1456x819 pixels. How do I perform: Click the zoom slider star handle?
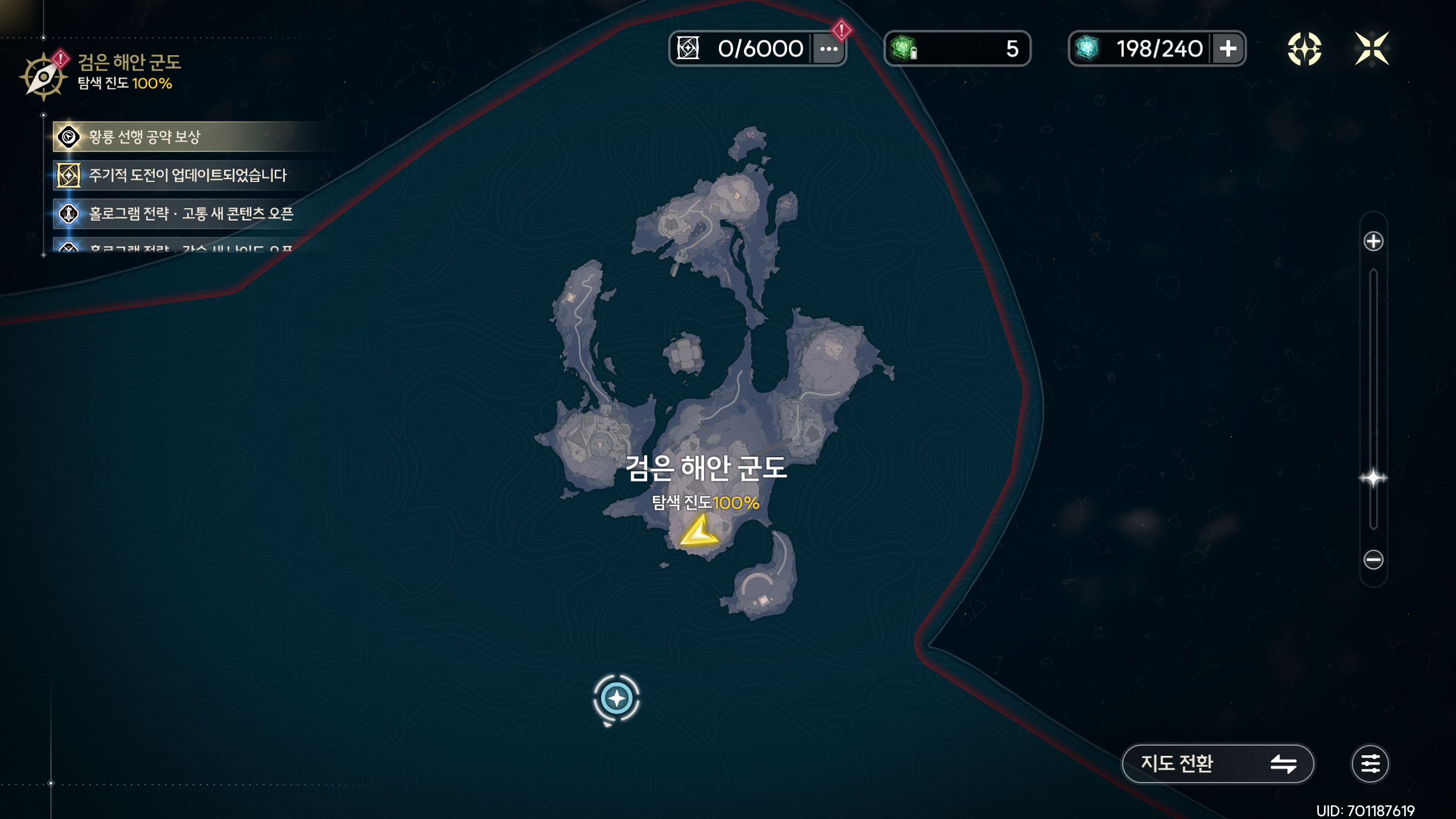(1373, 478)
